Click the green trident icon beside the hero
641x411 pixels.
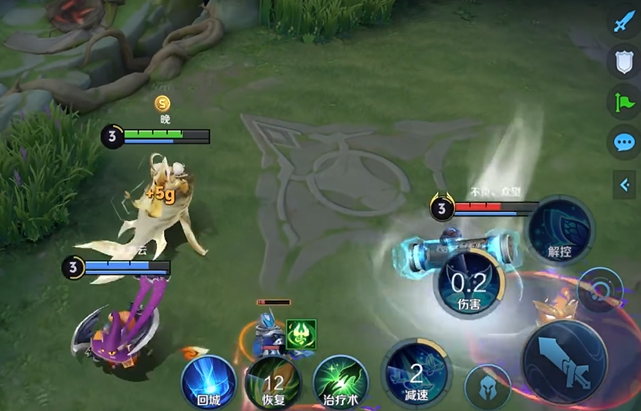(301, 335)
